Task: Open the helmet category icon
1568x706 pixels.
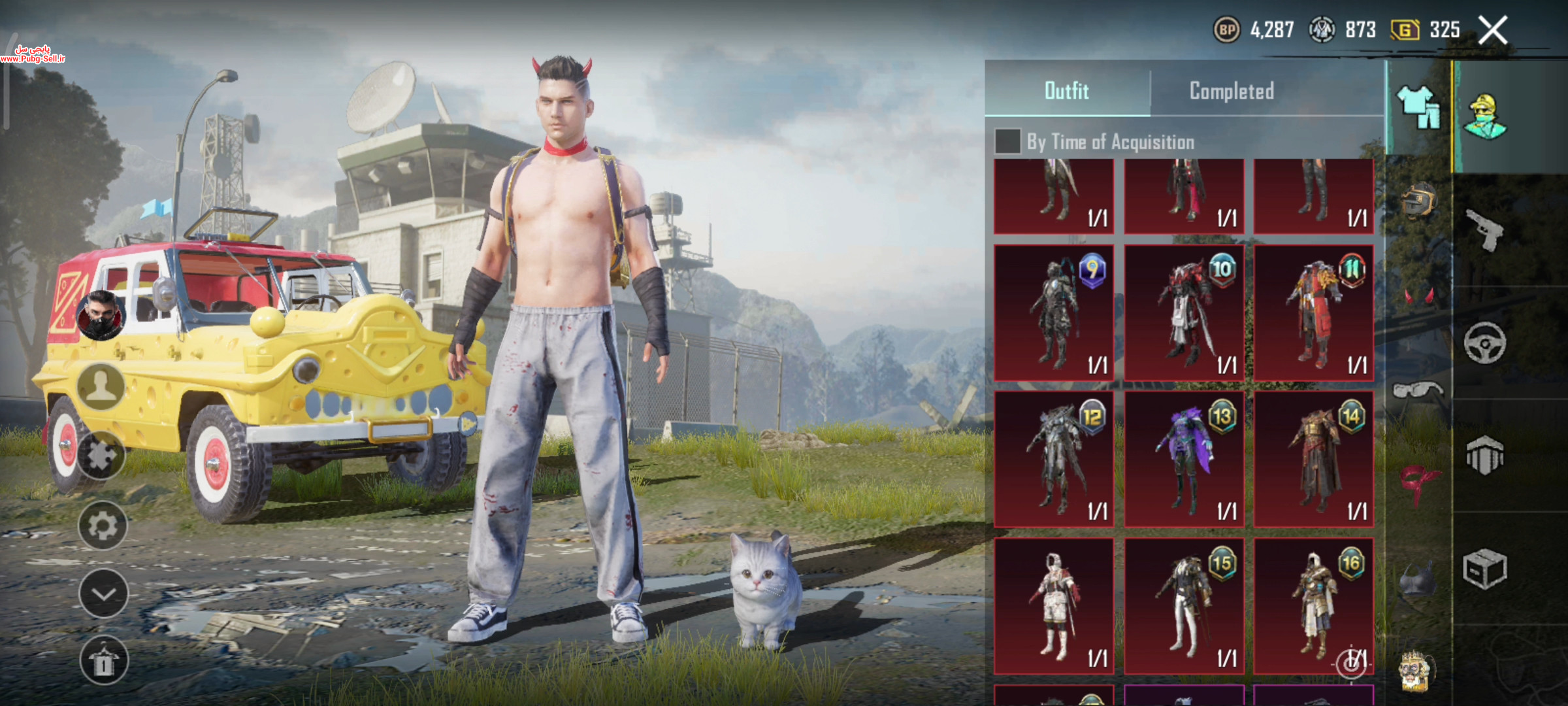Action: [x=1418, y=201]
